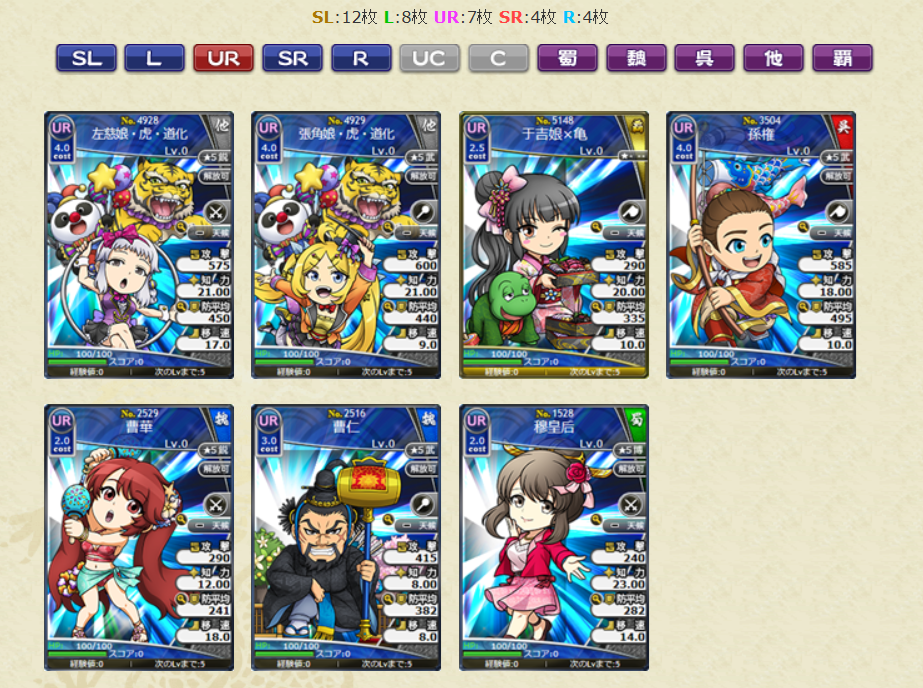This screenshot has height=688, width=923.
Task: Toggle the grey UC rarity filter
Action: 429,58
